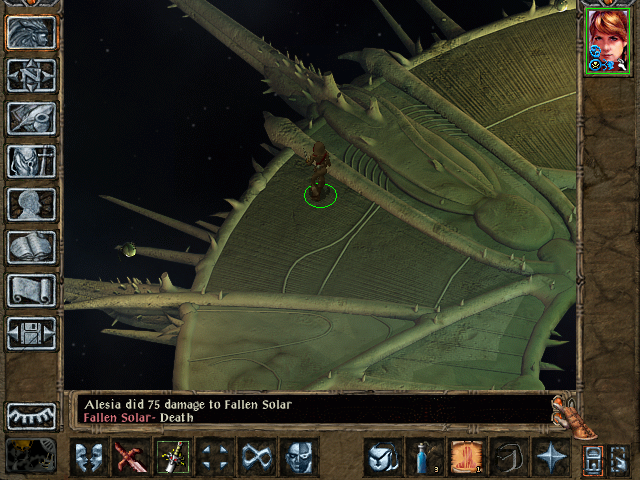Select the equipped dagger weapon slot

click(x=173, y=457)
